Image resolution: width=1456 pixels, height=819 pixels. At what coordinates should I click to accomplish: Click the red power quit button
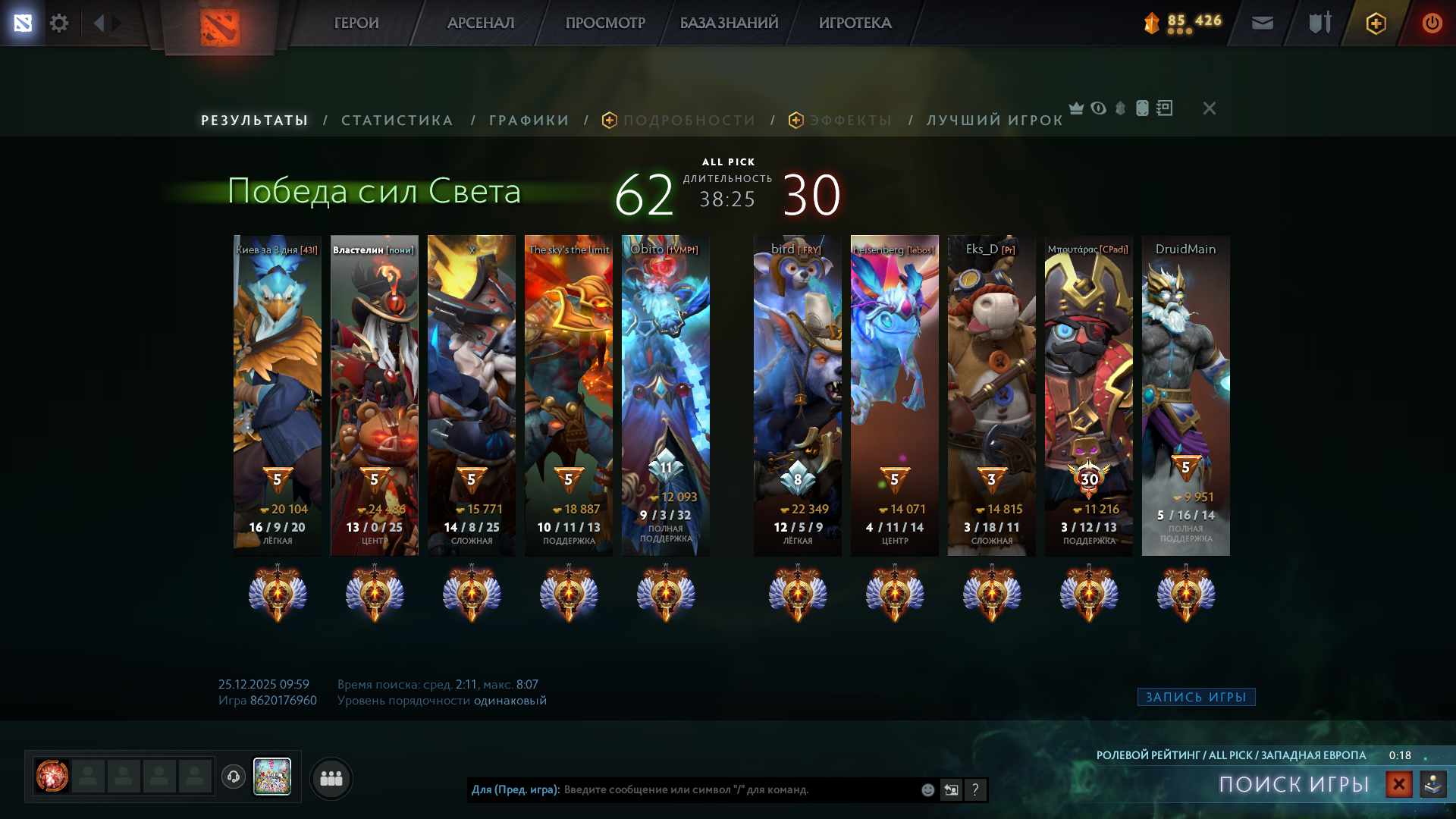(x=1432, y=23)
